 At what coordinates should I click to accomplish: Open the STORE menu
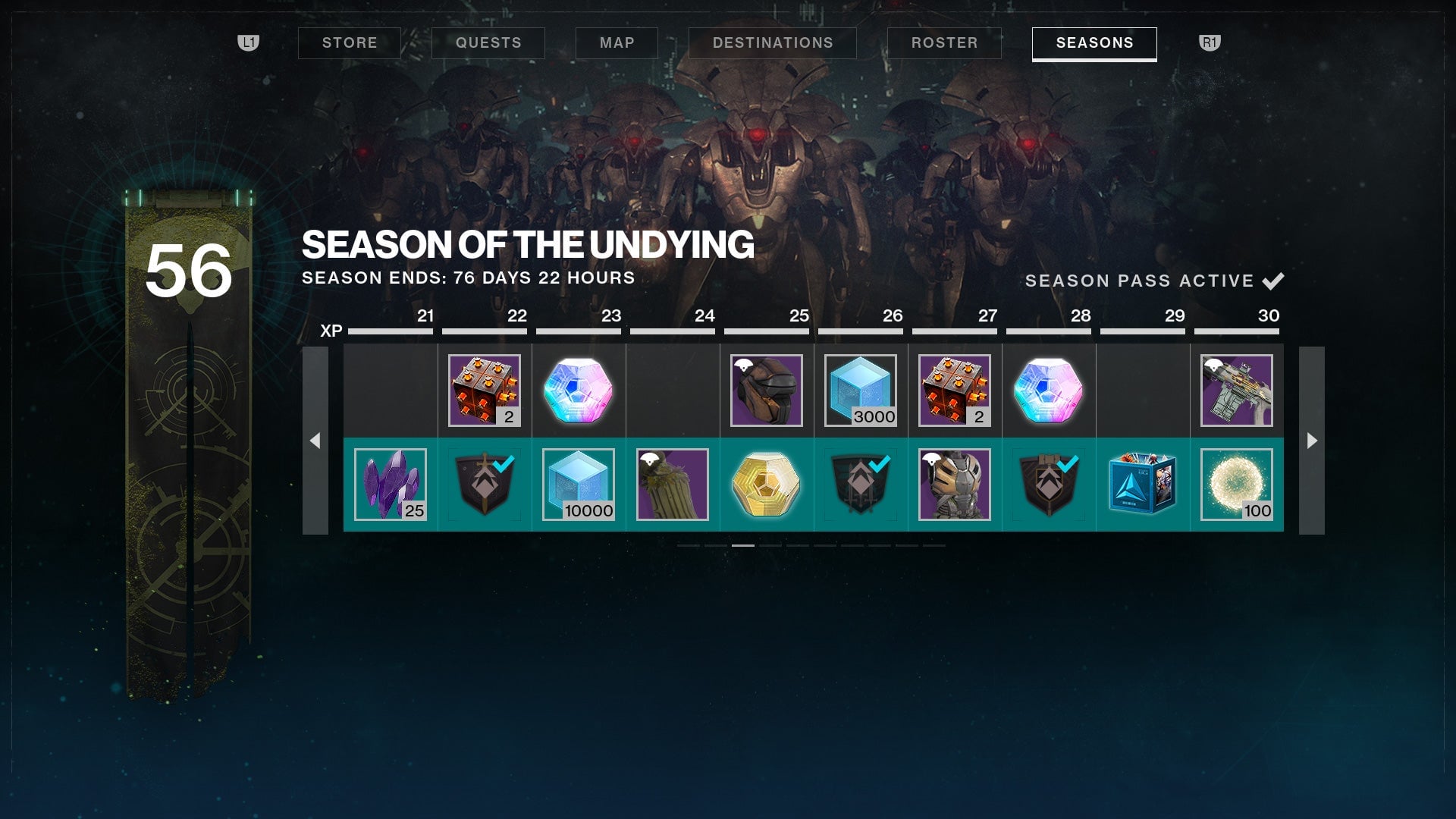click(350, 42)
